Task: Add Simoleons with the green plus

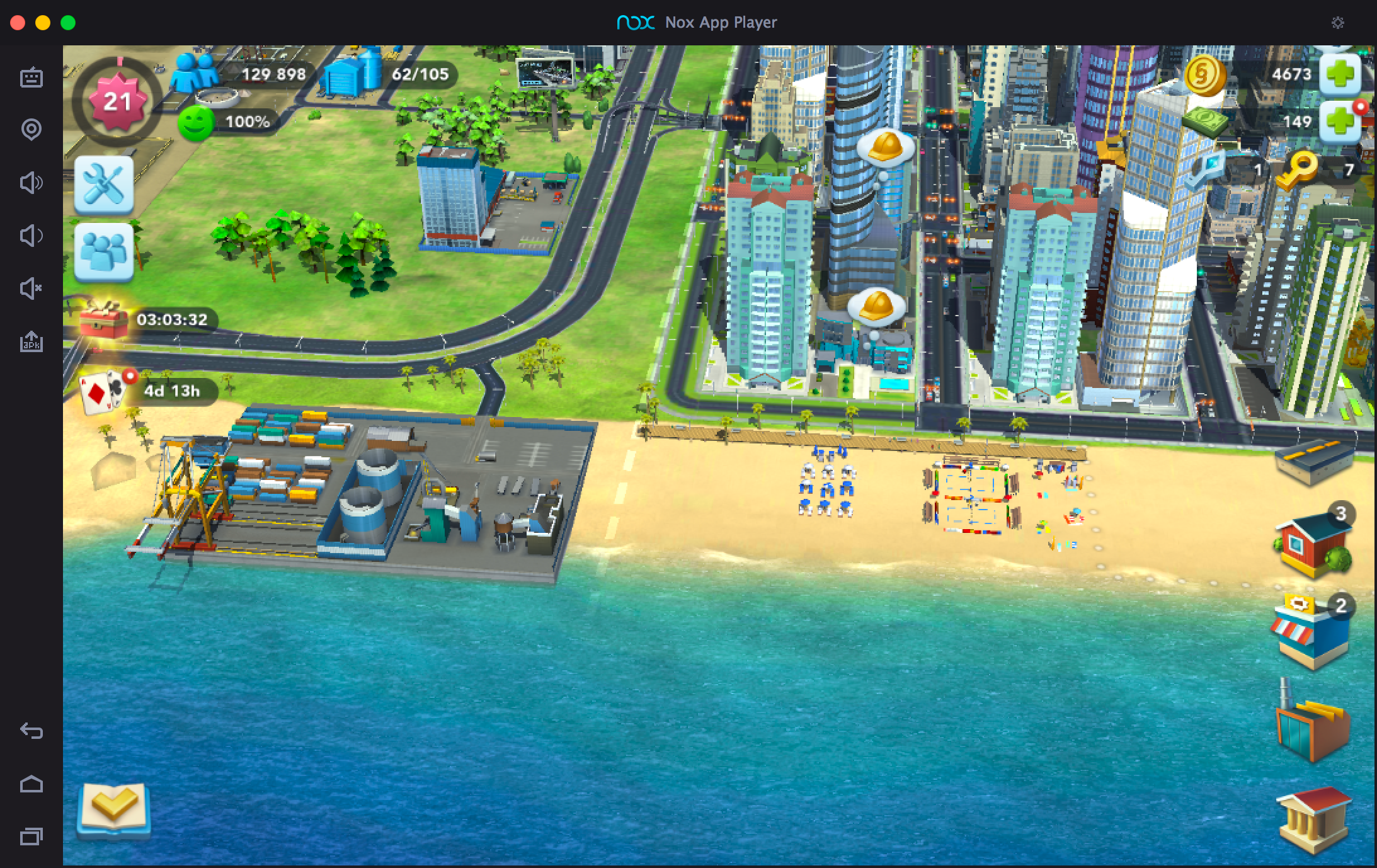Action: (1340, 74)
